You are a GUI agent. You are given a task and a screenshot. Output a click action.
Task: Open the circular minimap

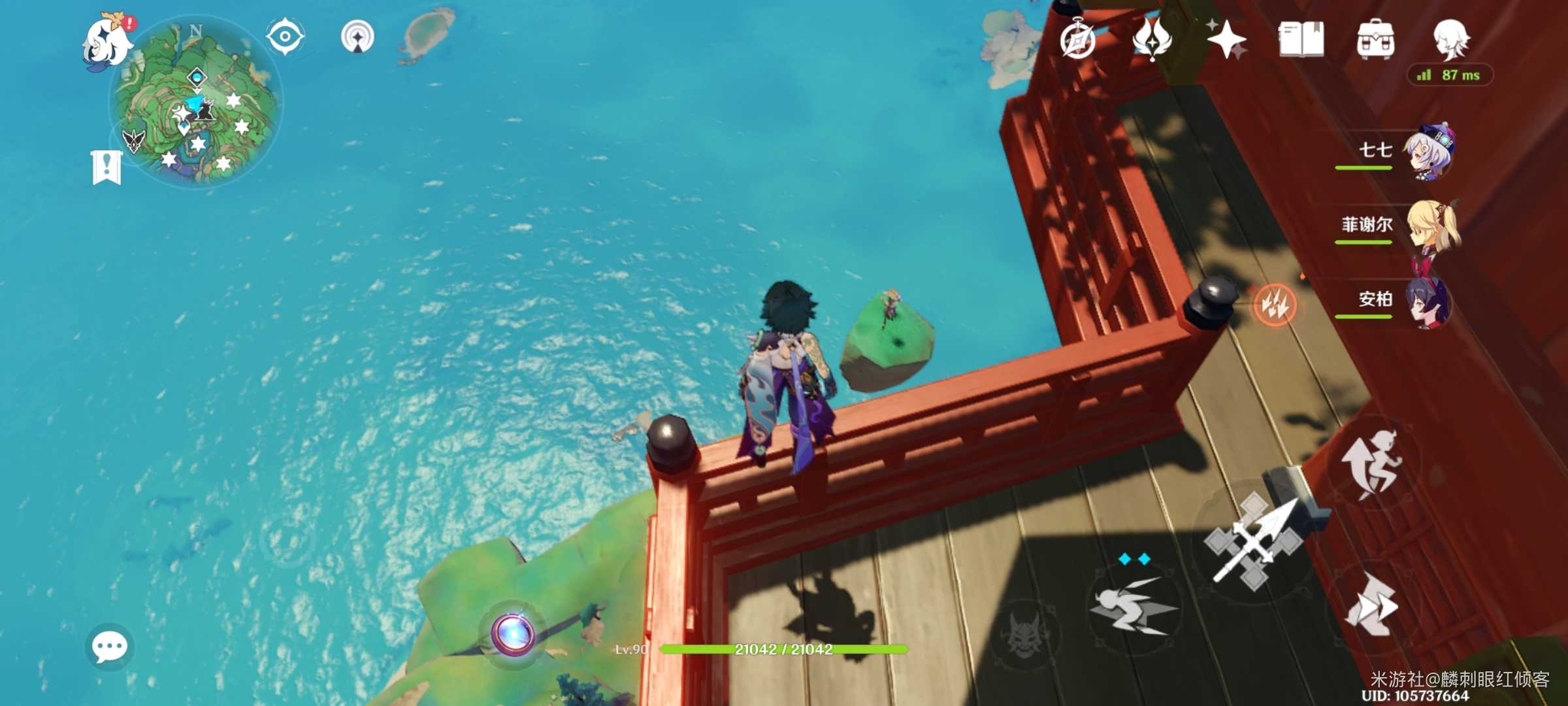point(197,103)
